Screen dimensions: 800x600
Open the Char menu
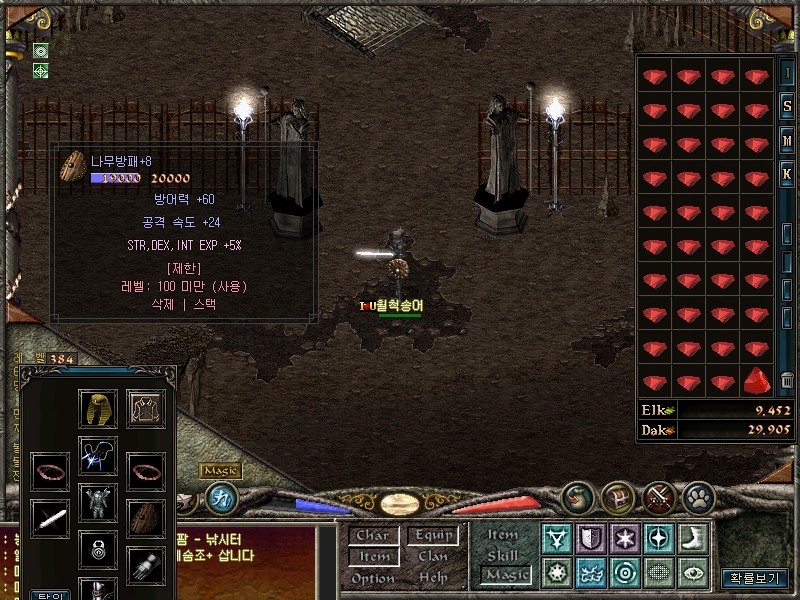(x=372, y=536)
